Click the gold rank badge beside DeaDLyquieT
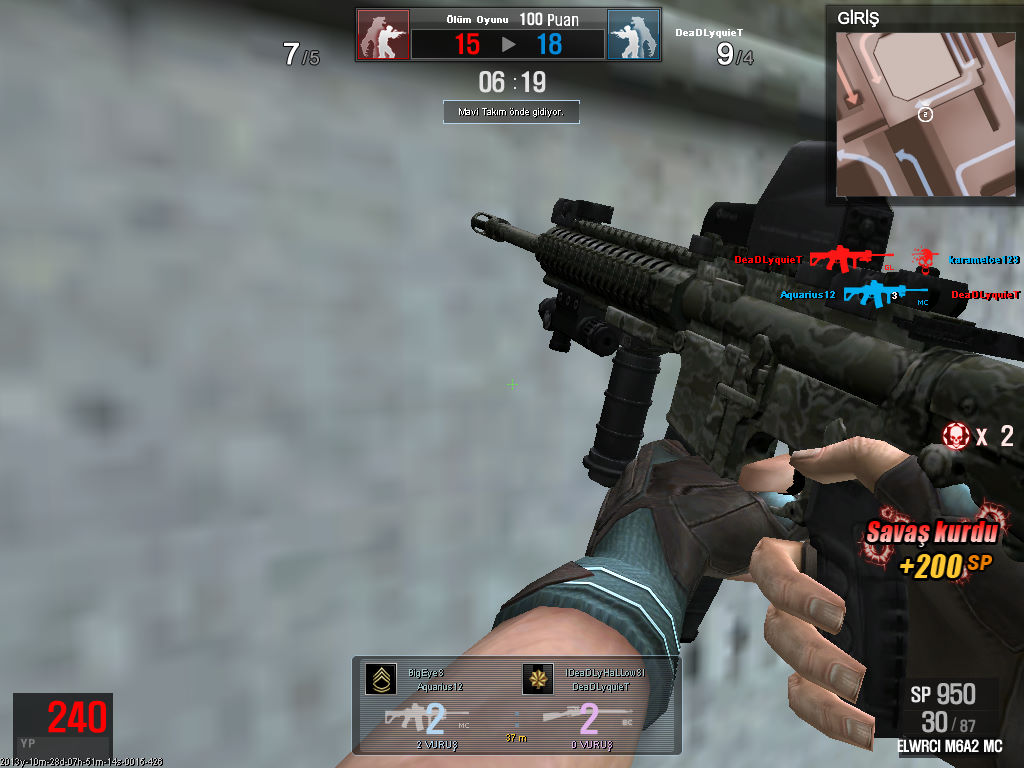Screen dimensions: 1024x768 (537, 679)
